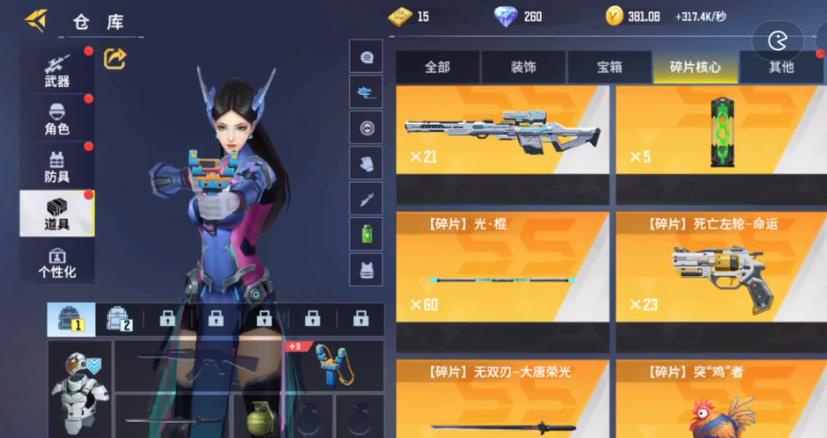Image resolution: width=827 pixels, height=438 pixels.
Task: Click the orange share icon
Action: (115, 60)
